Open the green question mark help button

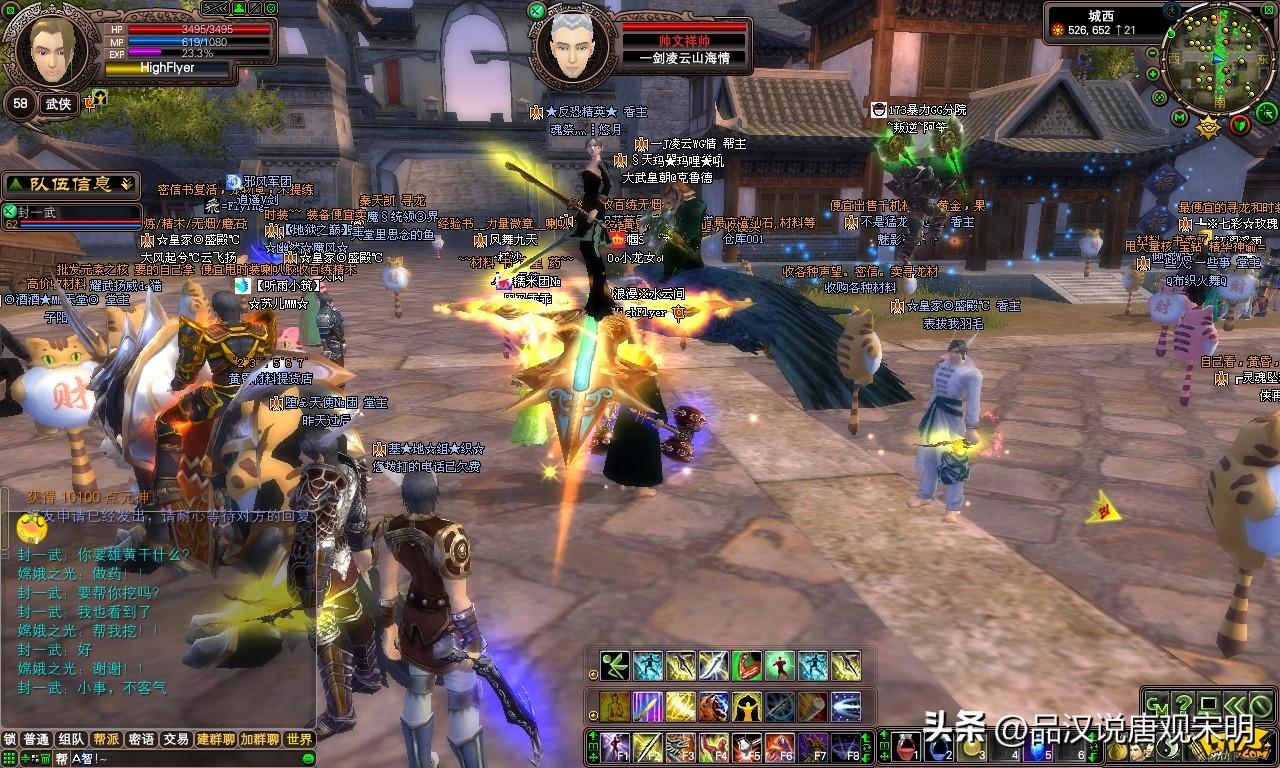coord(1183,703)
